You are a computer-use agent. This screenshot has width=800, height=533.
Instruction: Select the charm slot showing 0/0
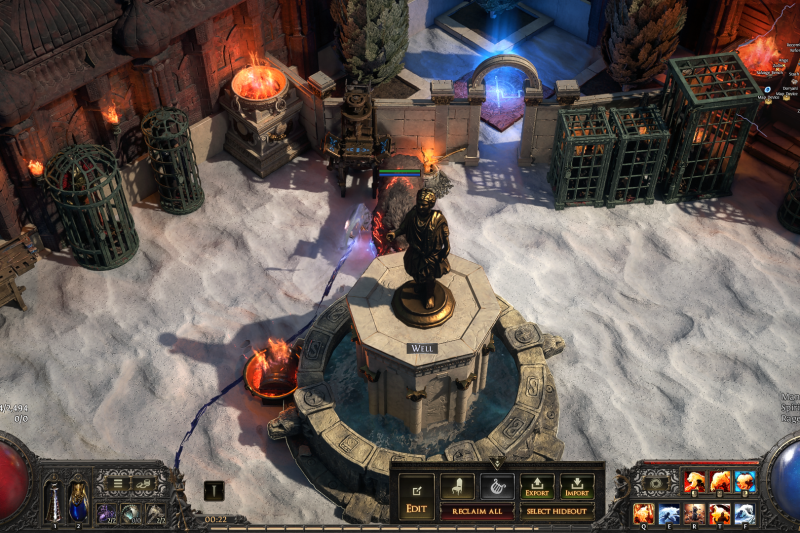coord(131,513)
